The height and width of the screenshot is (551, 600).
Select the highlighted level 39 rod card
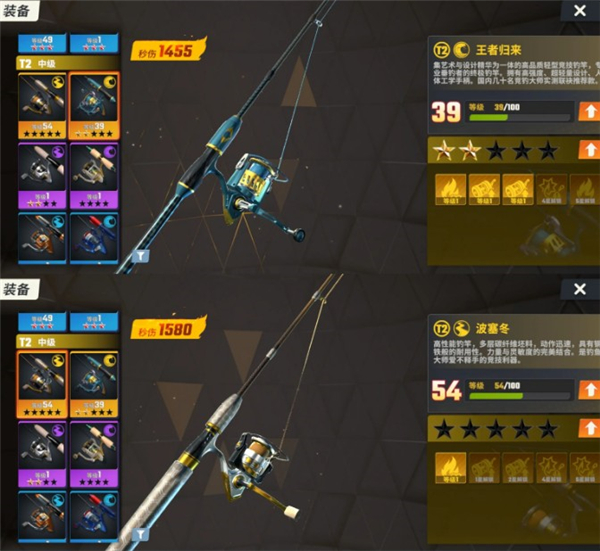(x=94, y=104)
